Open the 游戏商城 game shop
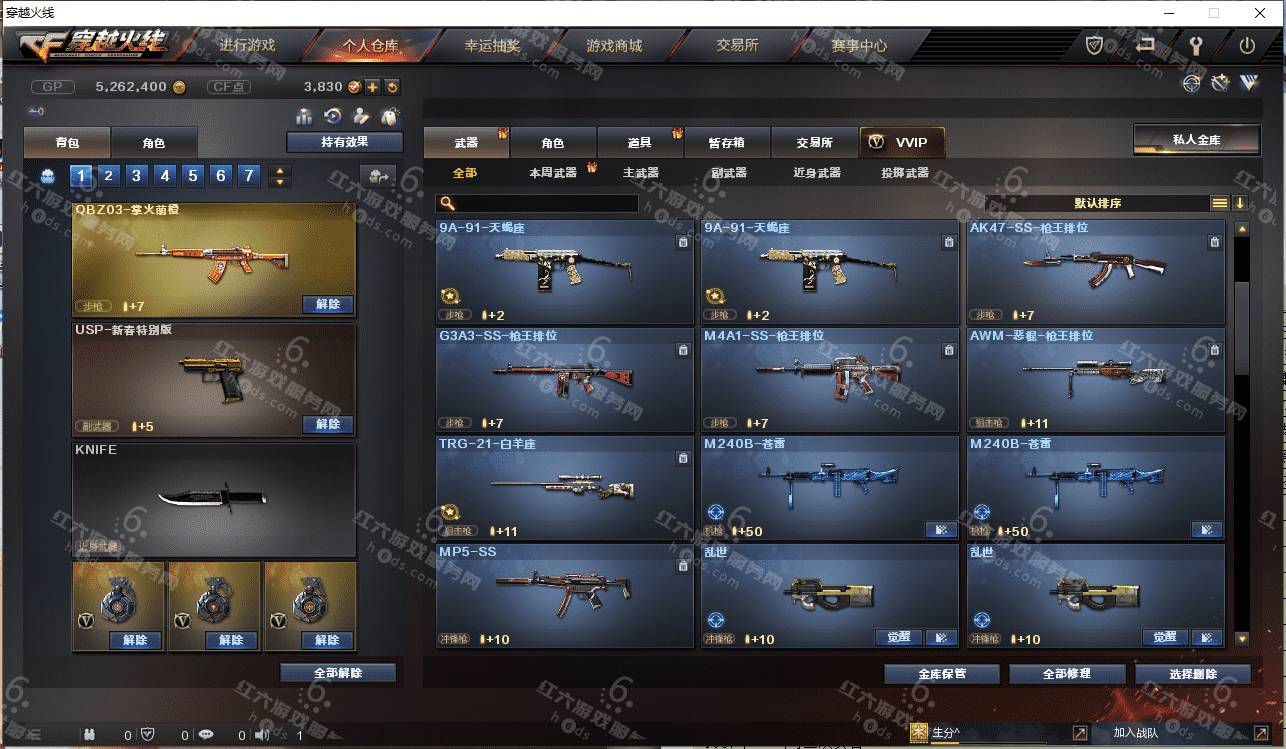This screenshot has height=749, width=1286. (x=614, y=45)
